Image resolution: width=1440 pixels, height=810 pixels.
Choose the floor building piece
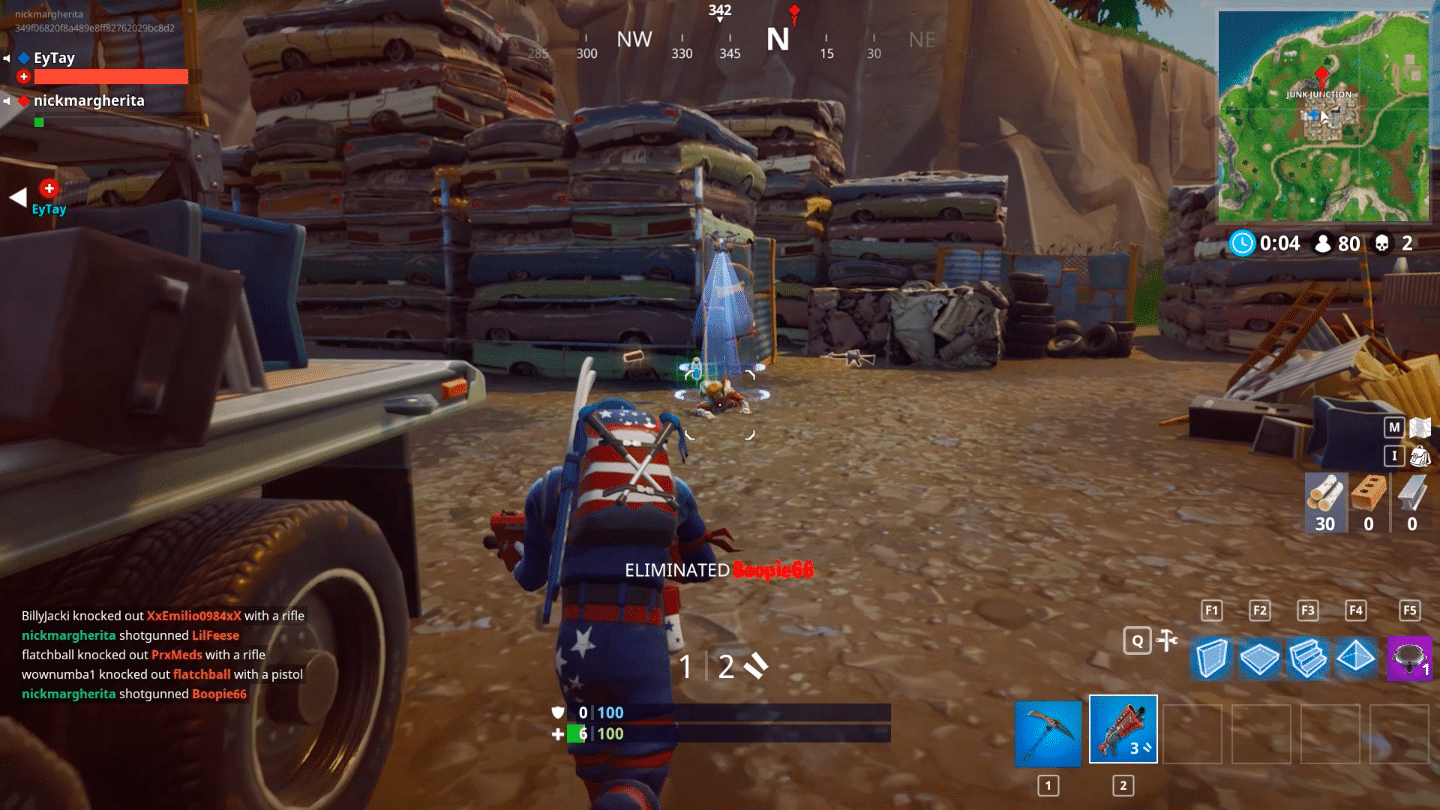pyautogui.click(x=1260, y=659)
